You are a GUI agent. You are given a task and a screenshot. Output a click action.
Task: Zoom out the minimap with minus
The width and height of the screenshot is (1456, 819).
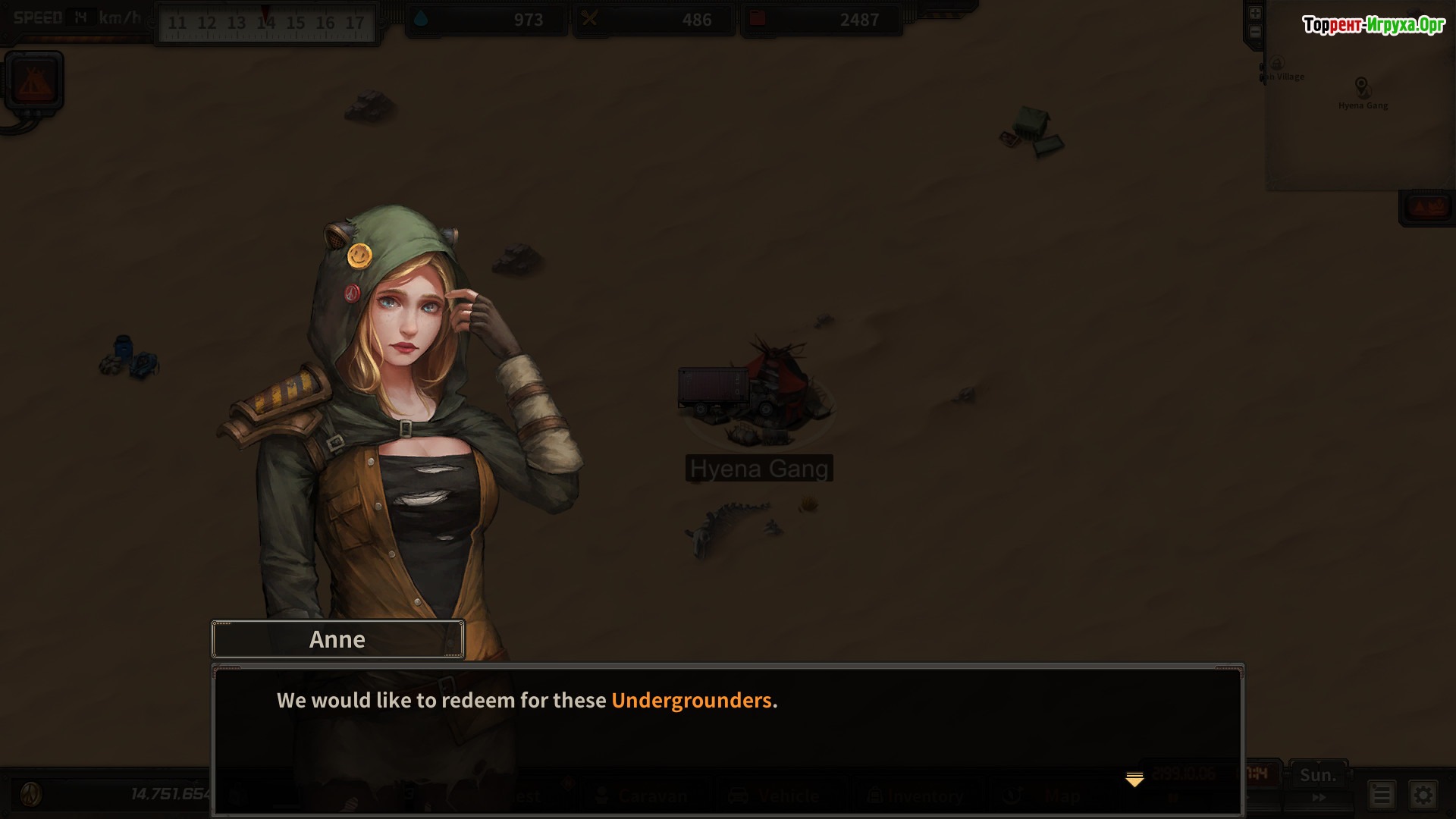[x=1255, y=32]
